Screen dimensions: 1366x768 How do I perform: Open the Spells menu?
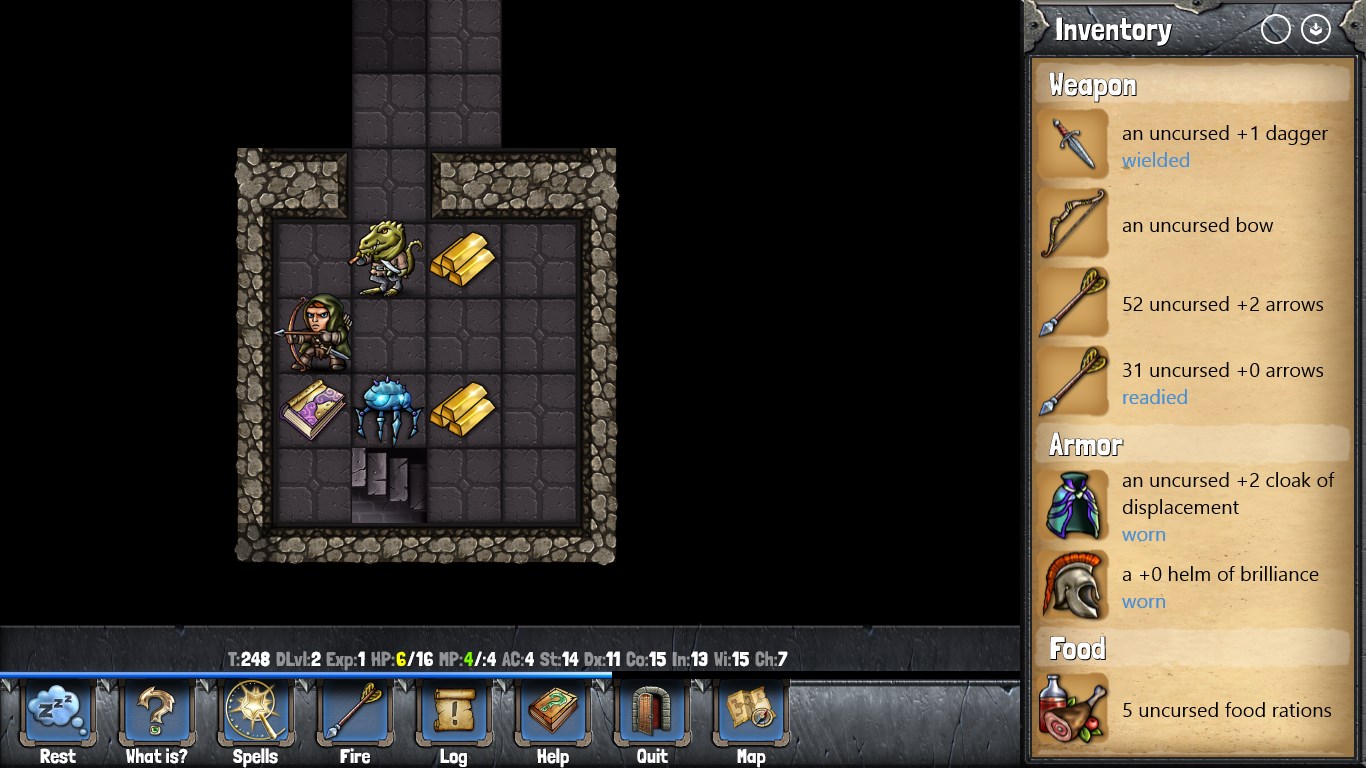[255, 712]
